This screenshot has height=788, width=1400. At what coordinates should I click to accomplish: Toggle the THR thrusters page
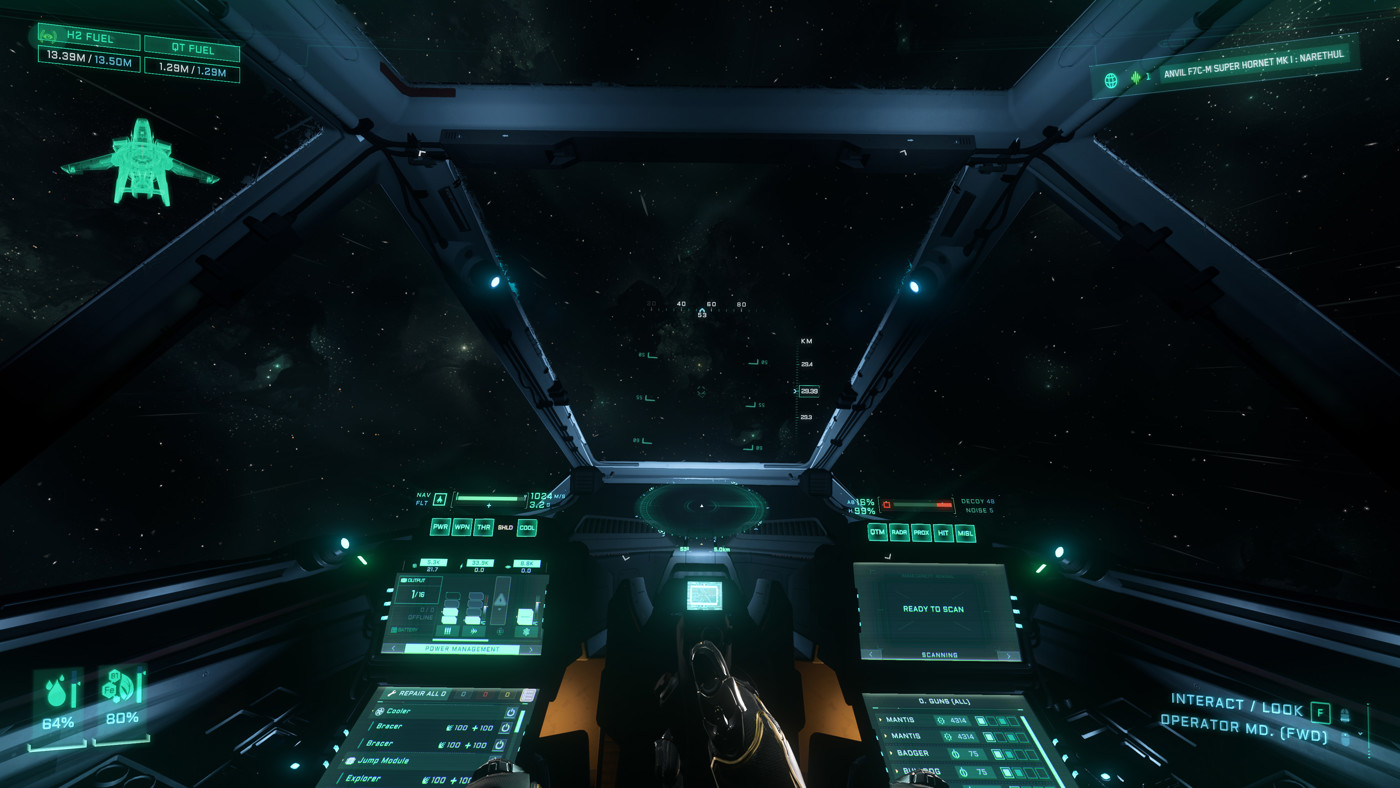tap(483, 528)
